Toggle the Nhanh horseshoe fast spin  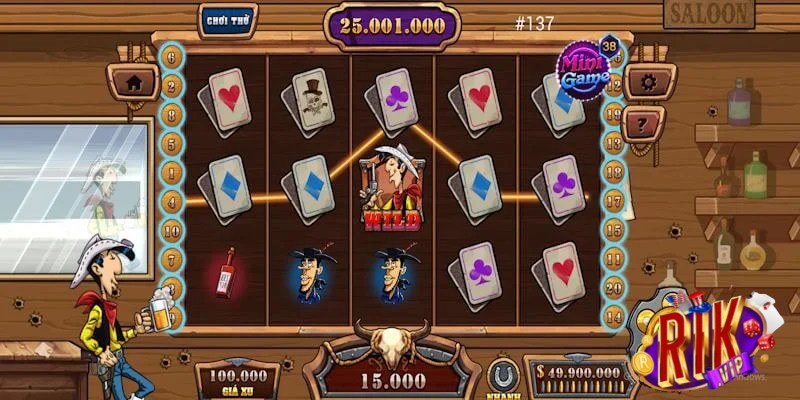503,378
